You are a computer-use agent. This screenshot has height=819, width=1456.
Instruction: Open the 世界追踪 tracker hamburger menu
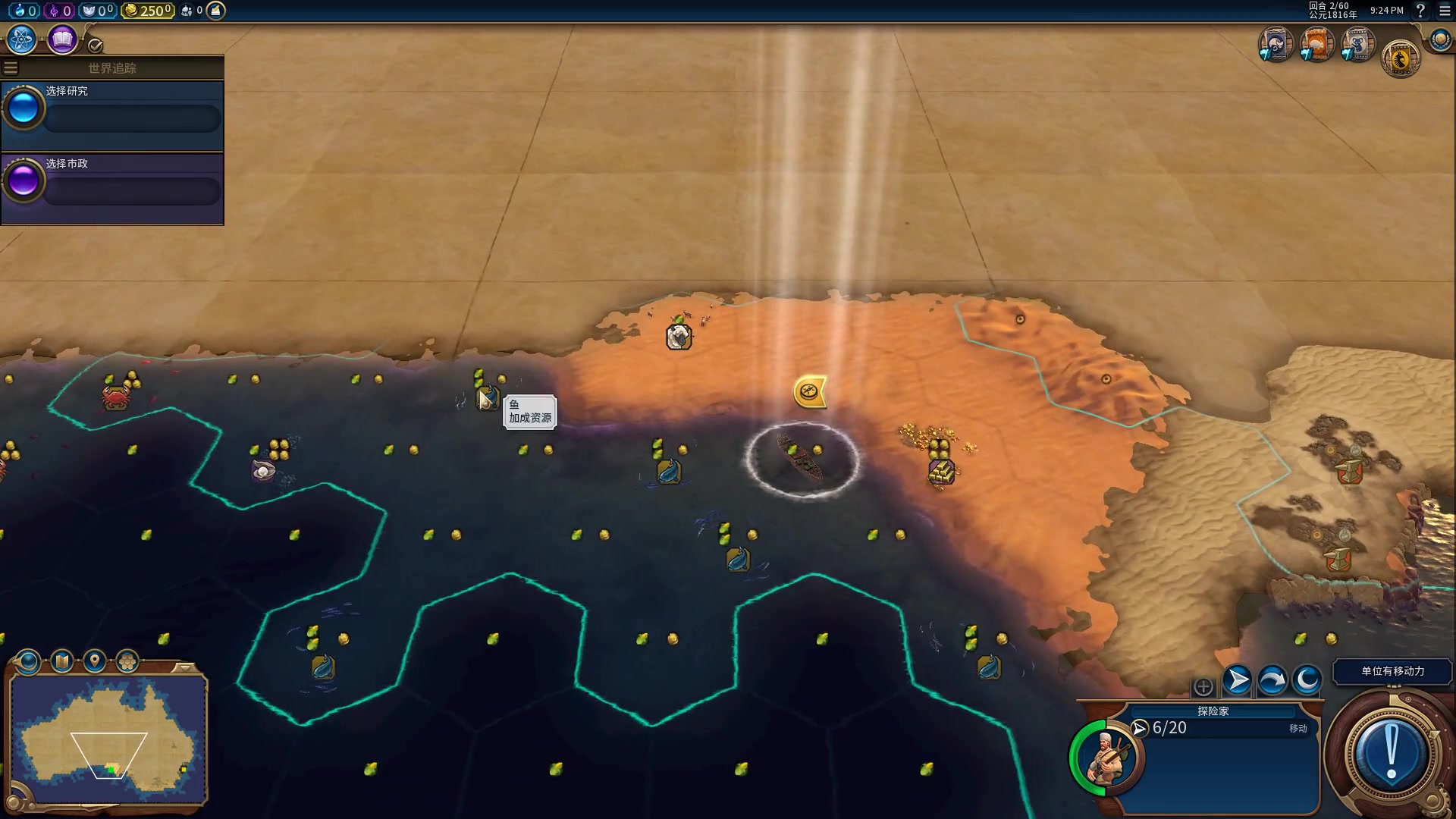click(11, 68)
